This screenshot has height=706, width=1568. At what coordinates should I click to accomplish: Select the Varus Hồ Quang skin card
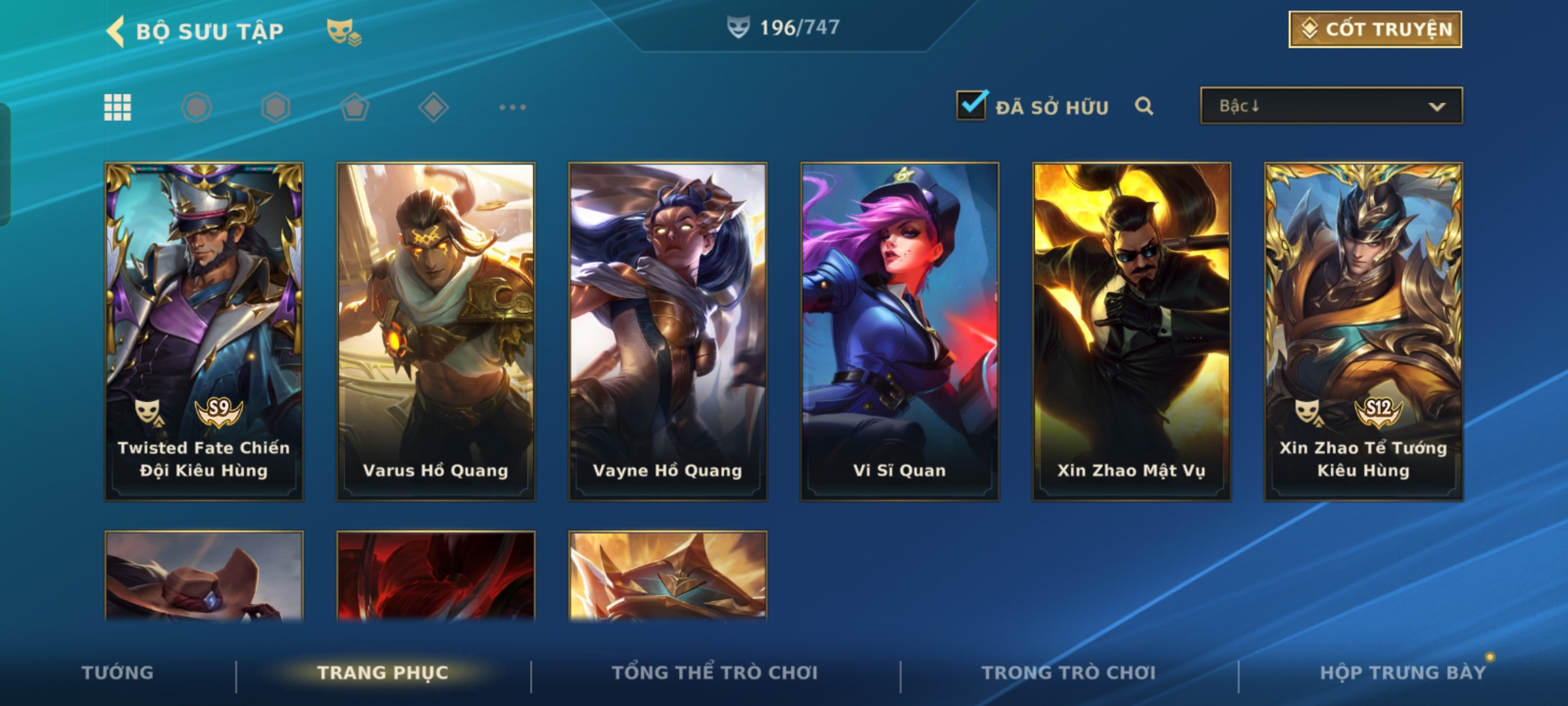tap(436, 331)
